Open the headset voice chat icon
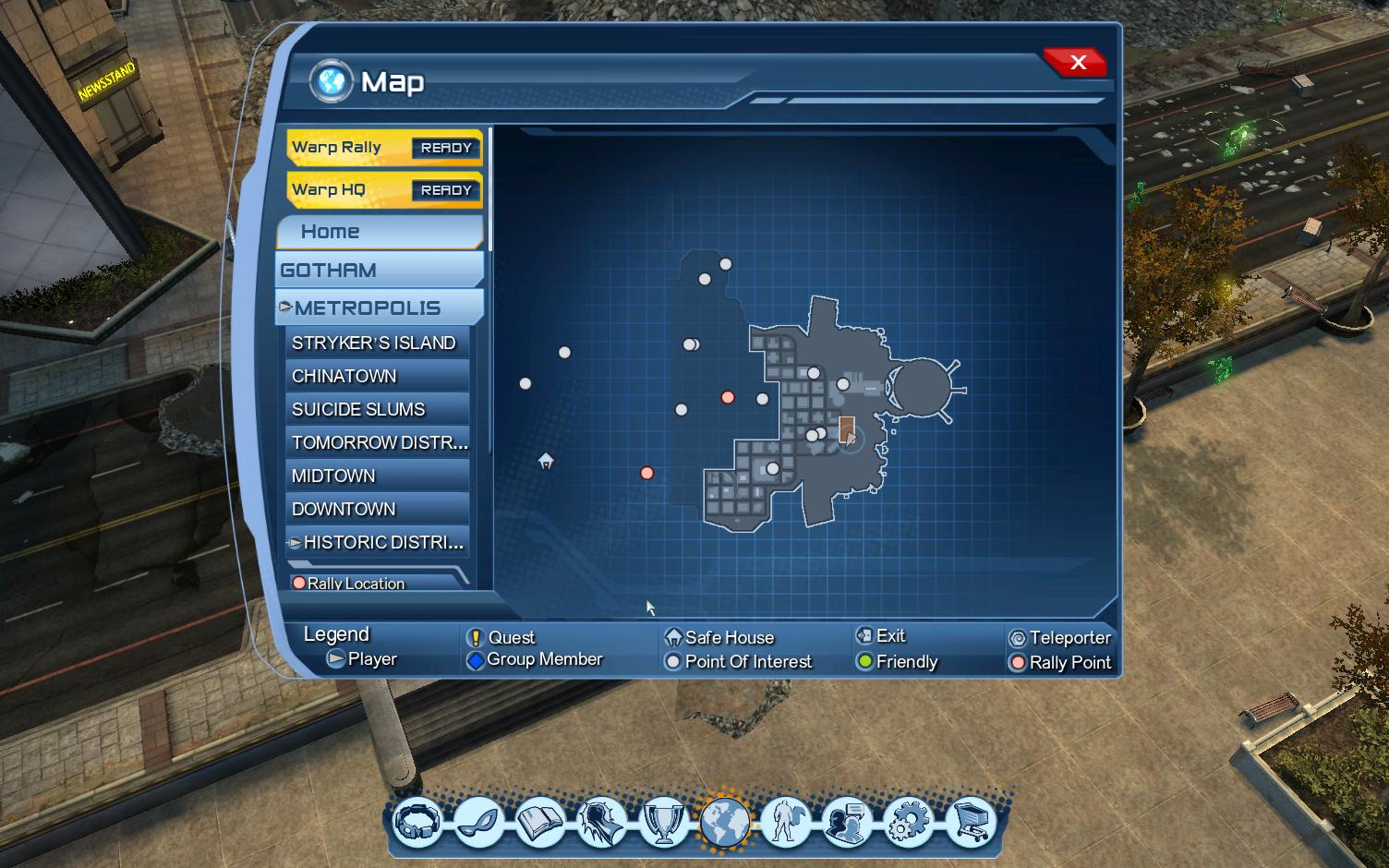This screenshot has height=868, width=1389. click(x=417, y=825)
